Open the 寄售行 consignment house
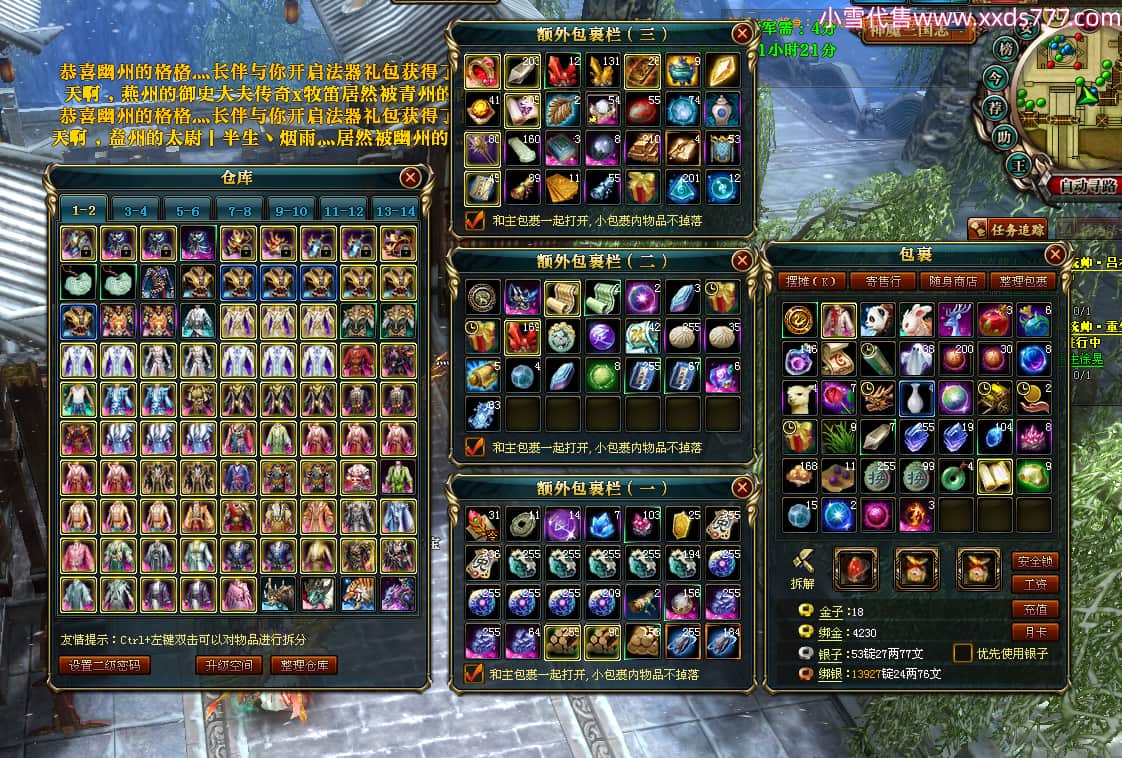 (883, 282)
